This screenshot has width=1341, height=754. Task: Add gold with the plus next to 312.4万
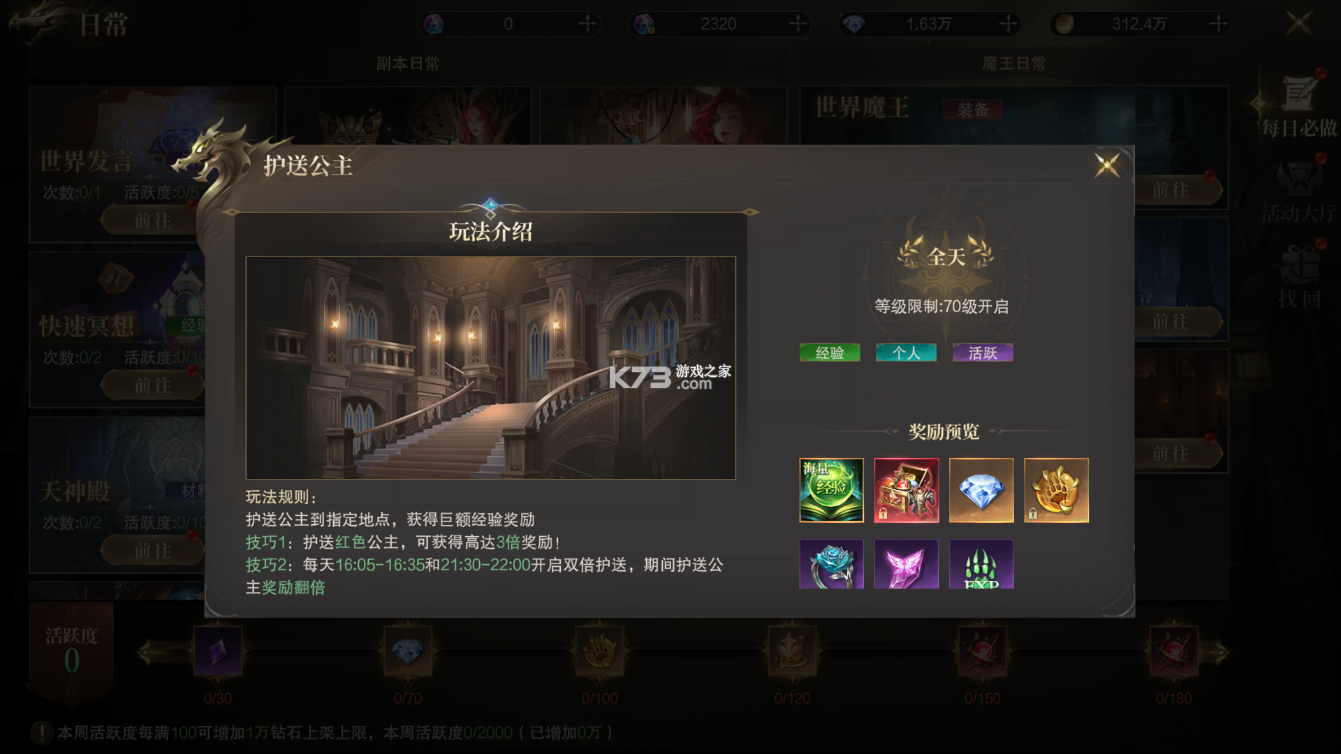pyautogui.click(x=1218, y=22)
